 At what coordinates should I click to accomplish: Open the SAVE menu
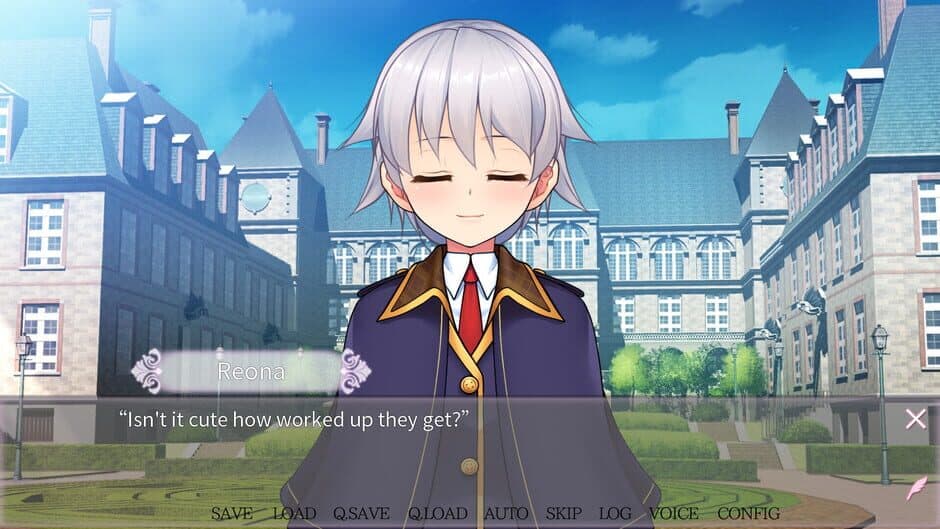(232, 514)
